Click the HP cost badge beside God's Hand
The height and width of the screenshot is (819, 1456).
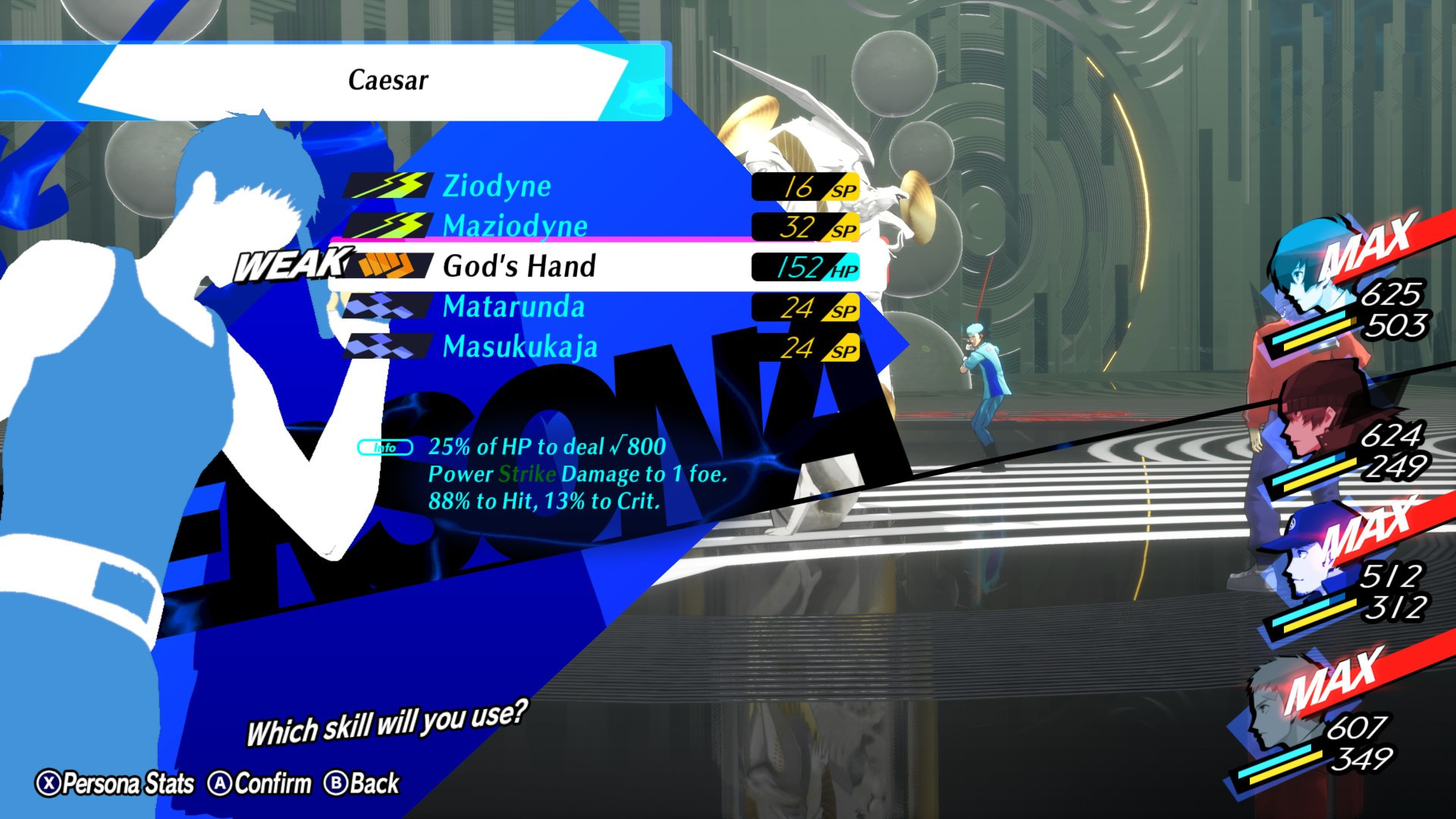806,266
